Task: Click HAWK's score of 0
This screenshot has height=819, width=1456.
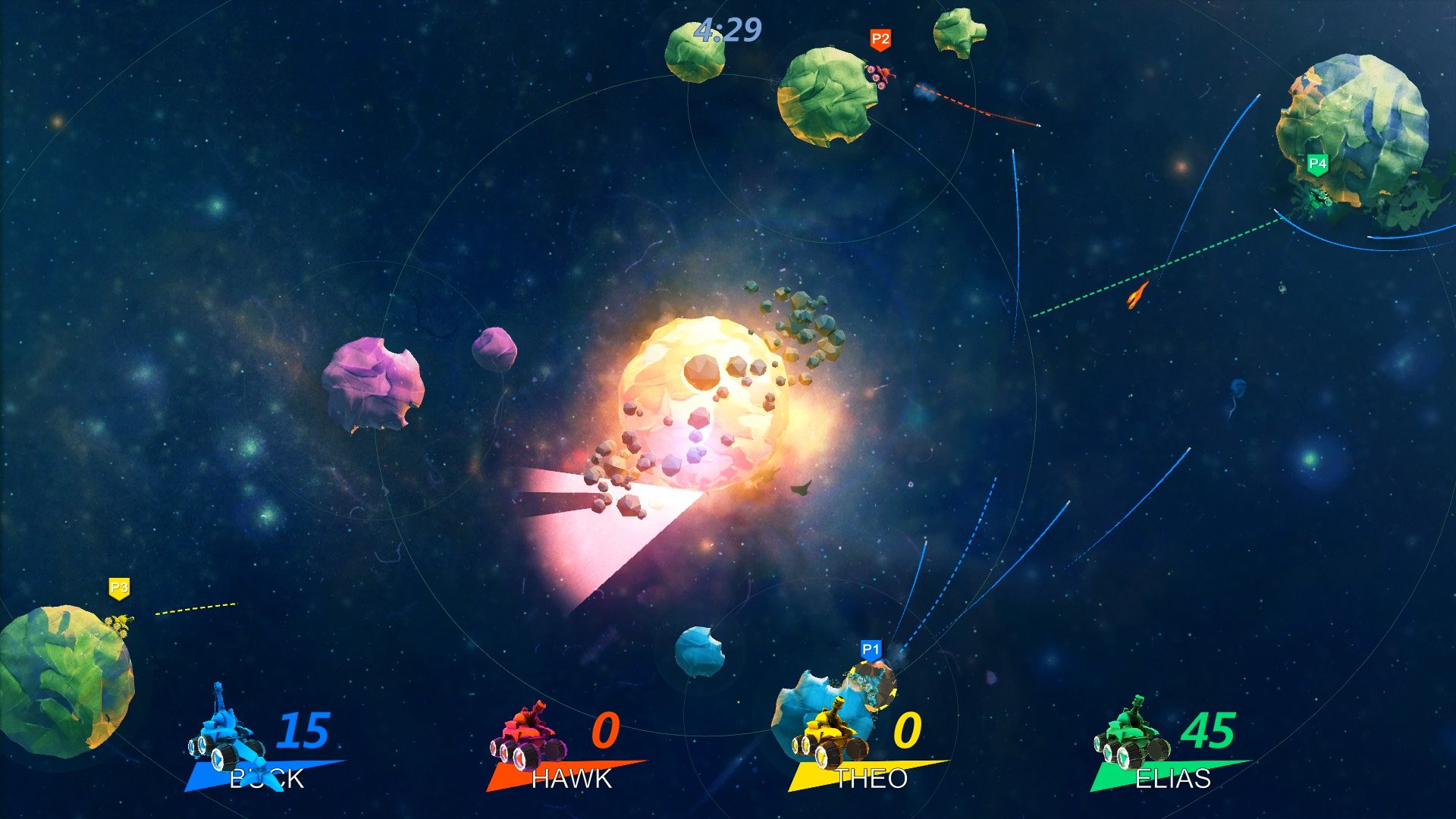Action: (607, 732)
